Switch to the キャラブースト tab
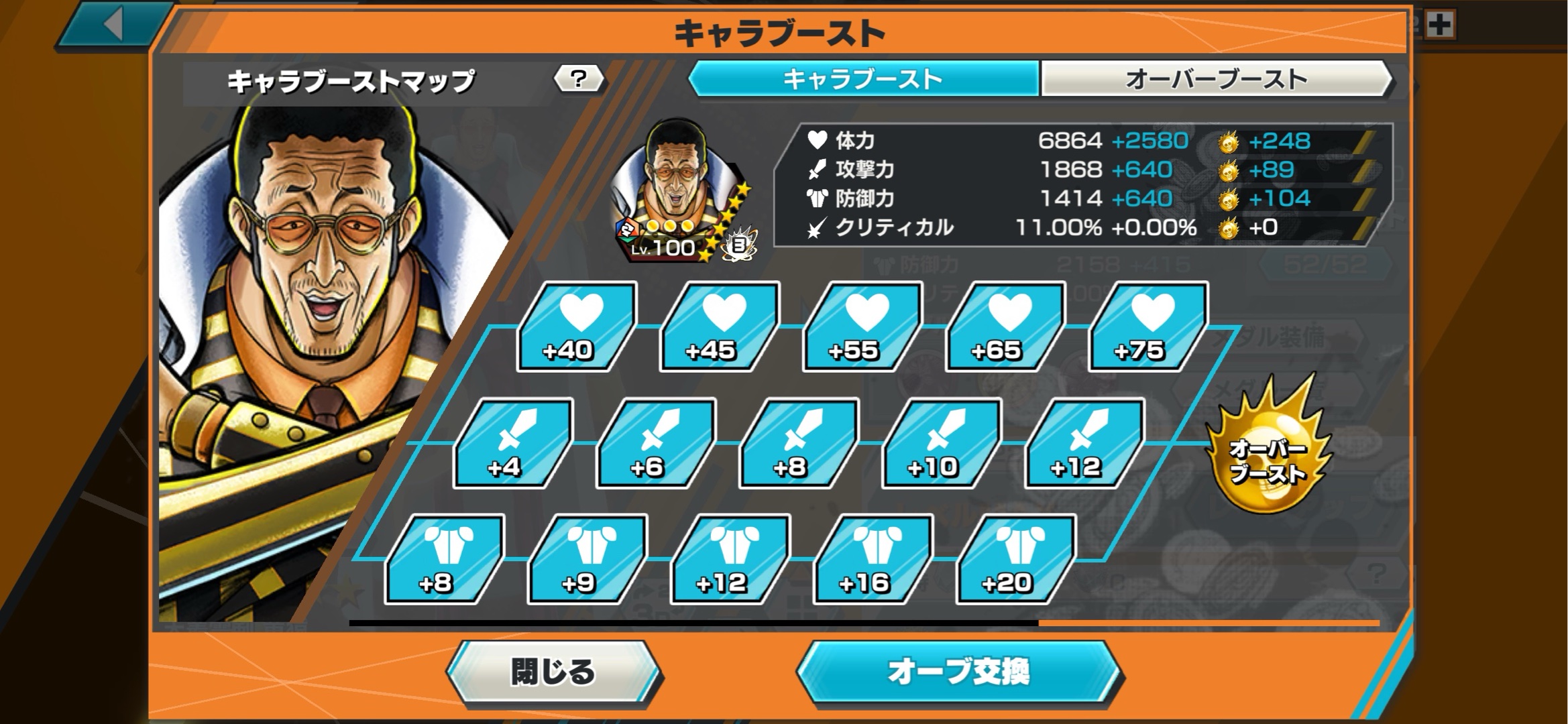The image size is (1568, 724). pyautogui.click(x=863, y=79)
